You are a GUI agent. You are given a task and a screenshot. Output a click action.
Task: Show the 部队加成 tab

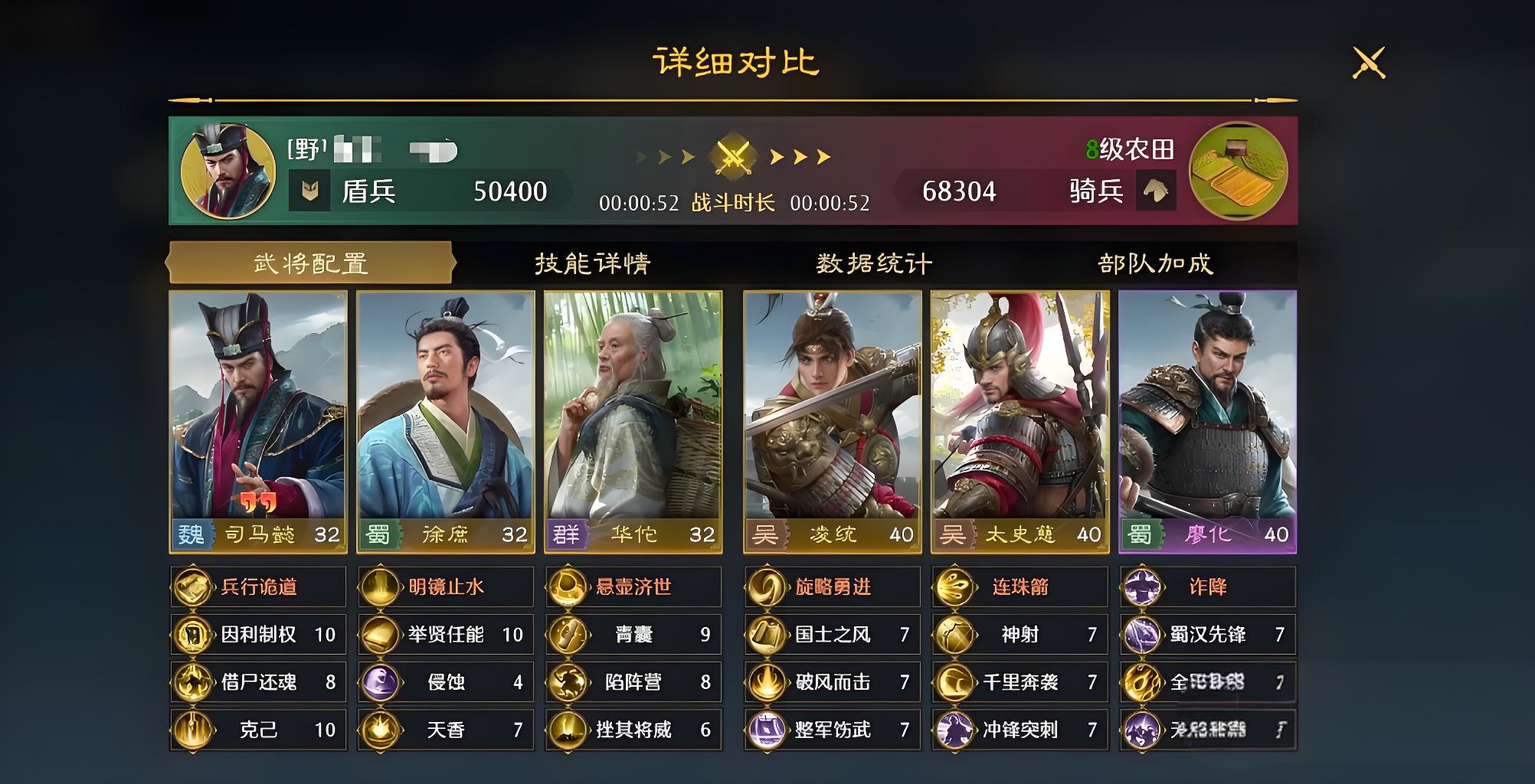pos(1155,263)
